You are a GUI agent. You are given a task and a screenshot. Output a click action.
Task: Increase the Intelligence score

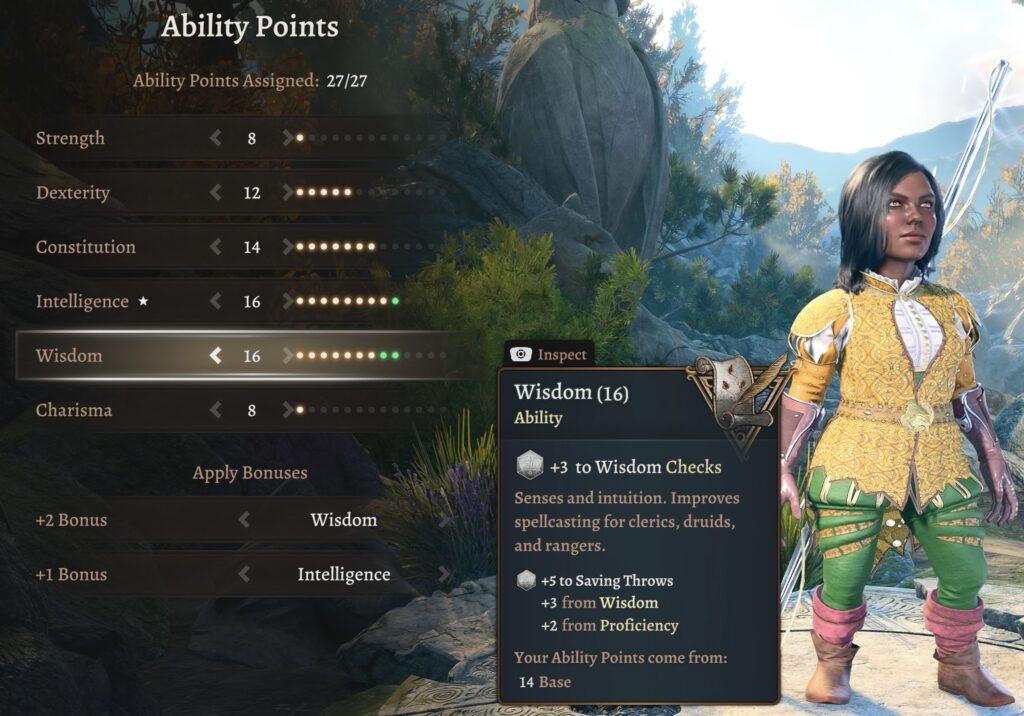coord(288,301)
